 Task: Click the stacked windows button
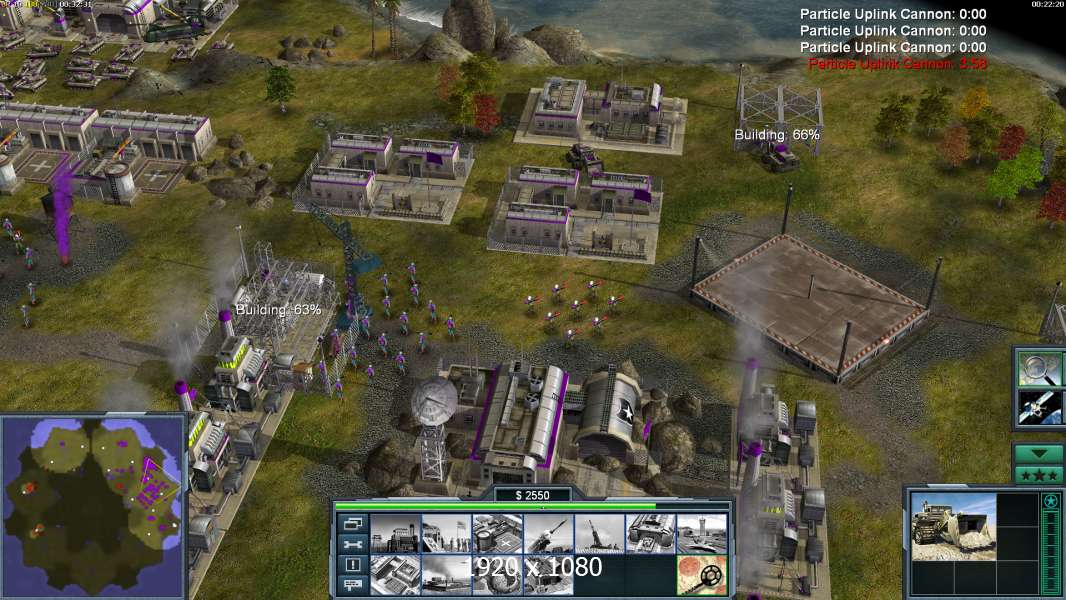[353, 523]
